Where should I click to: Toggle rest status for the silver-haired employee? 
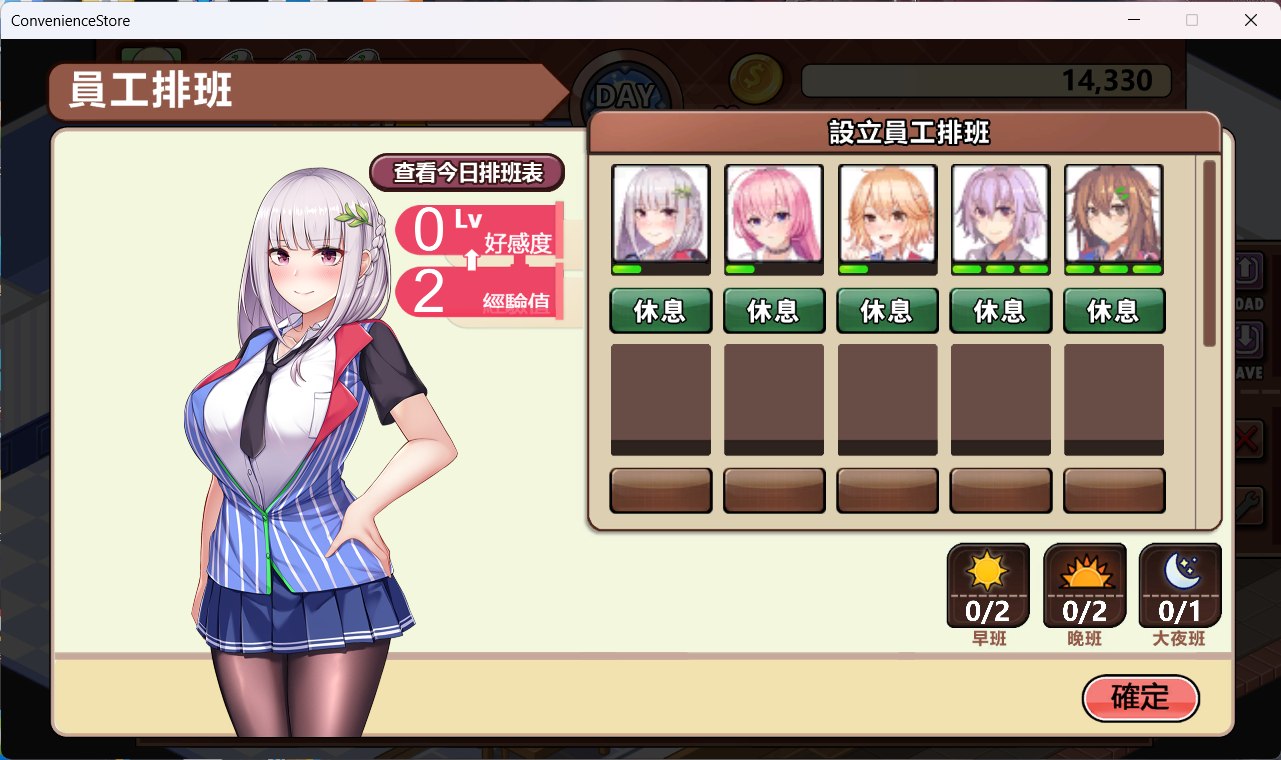[x=660, y=310]
